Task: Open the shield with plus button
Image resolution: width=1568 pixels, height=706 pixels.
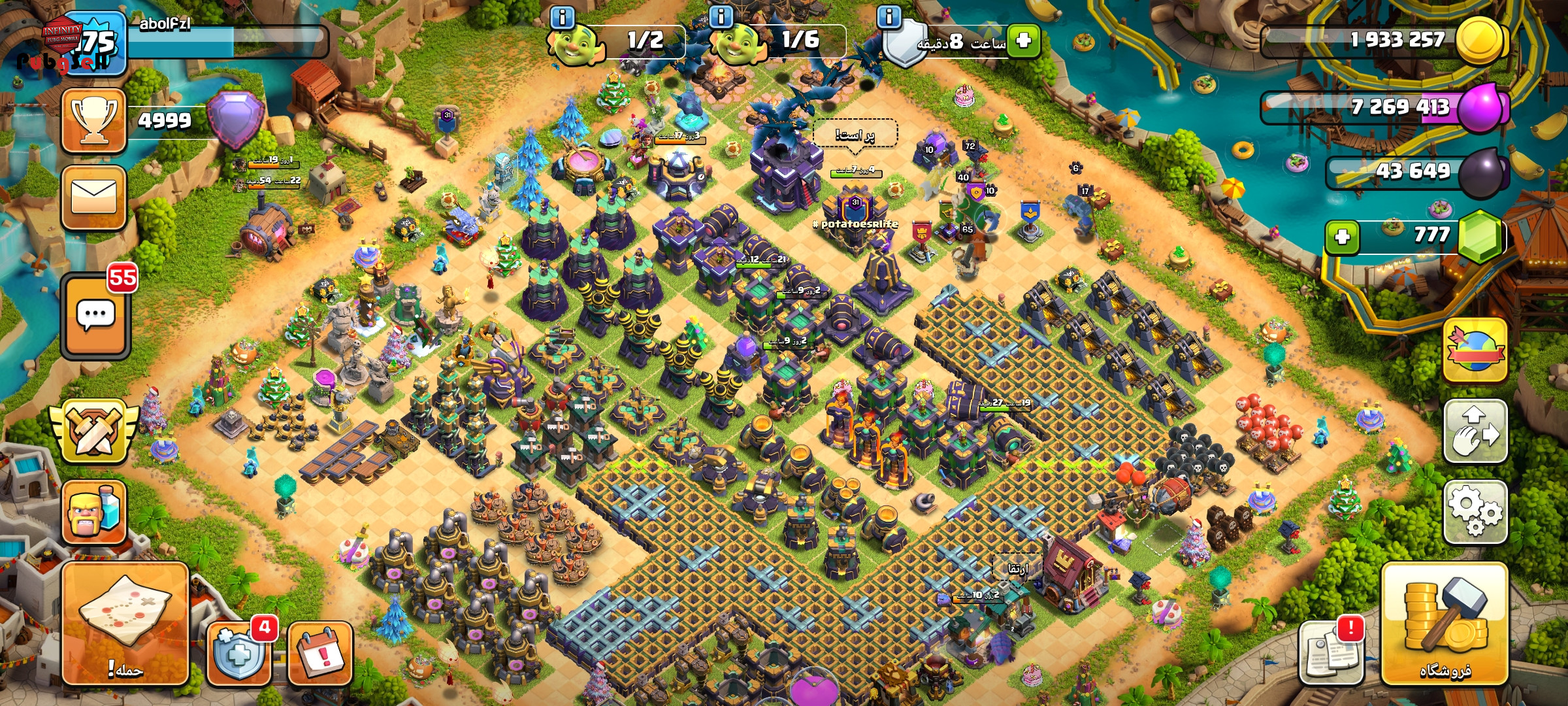Action: tap(239, 653)
